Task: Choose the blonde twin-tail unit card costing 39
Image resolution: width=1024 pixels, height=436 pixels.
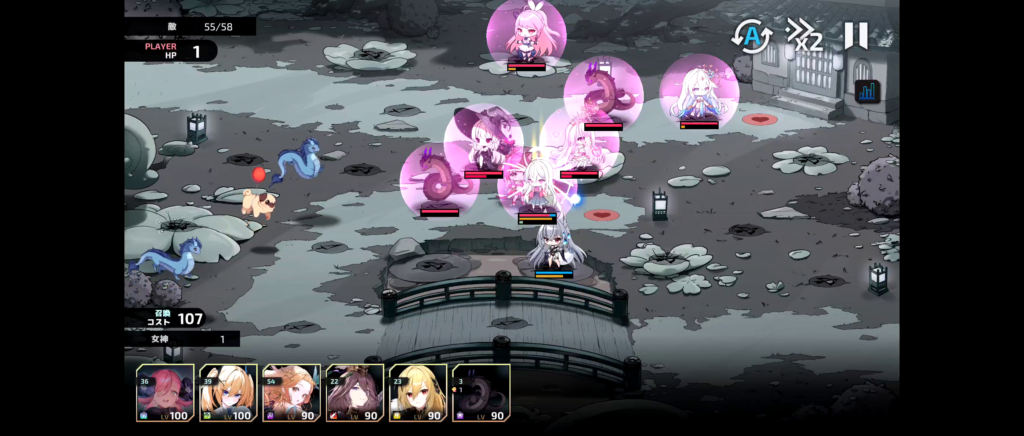Action: point(228,392)
